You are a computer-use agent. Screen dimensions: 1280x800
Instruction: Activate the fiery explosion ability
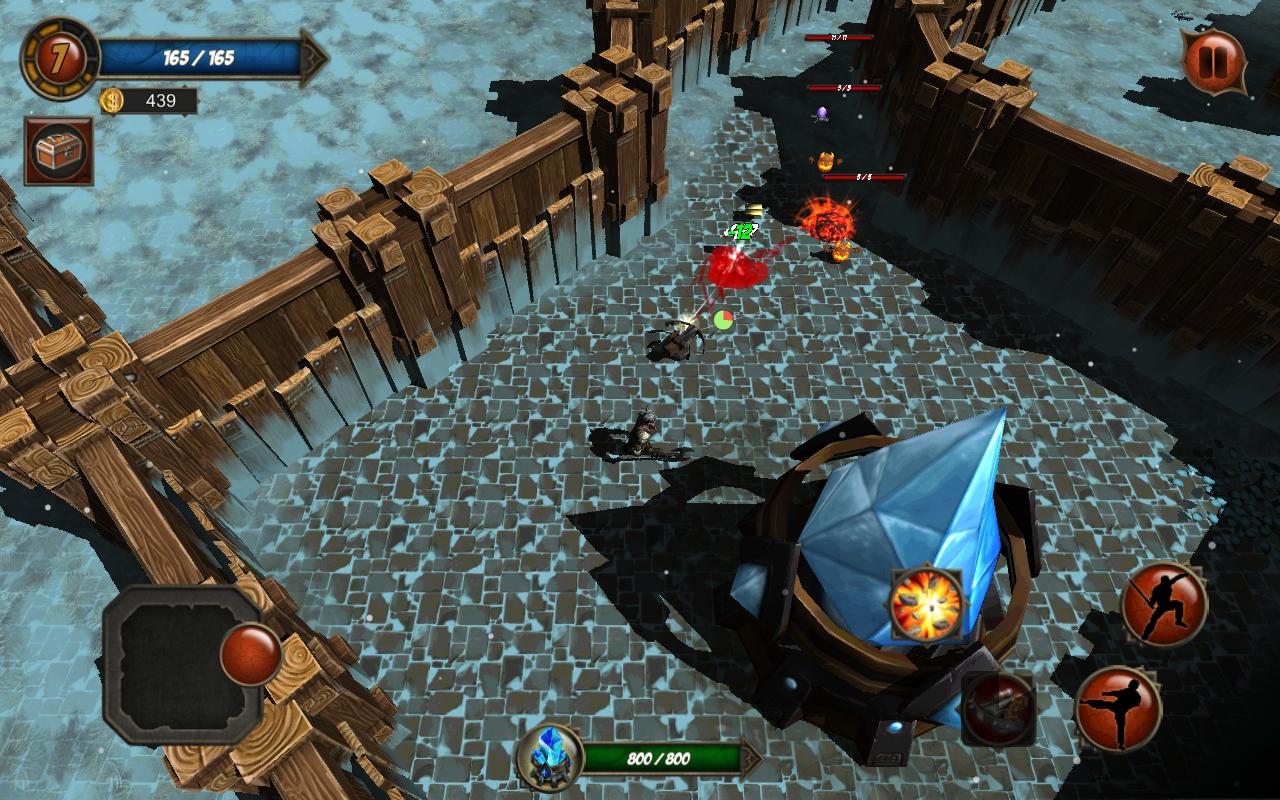coord(927,604)
